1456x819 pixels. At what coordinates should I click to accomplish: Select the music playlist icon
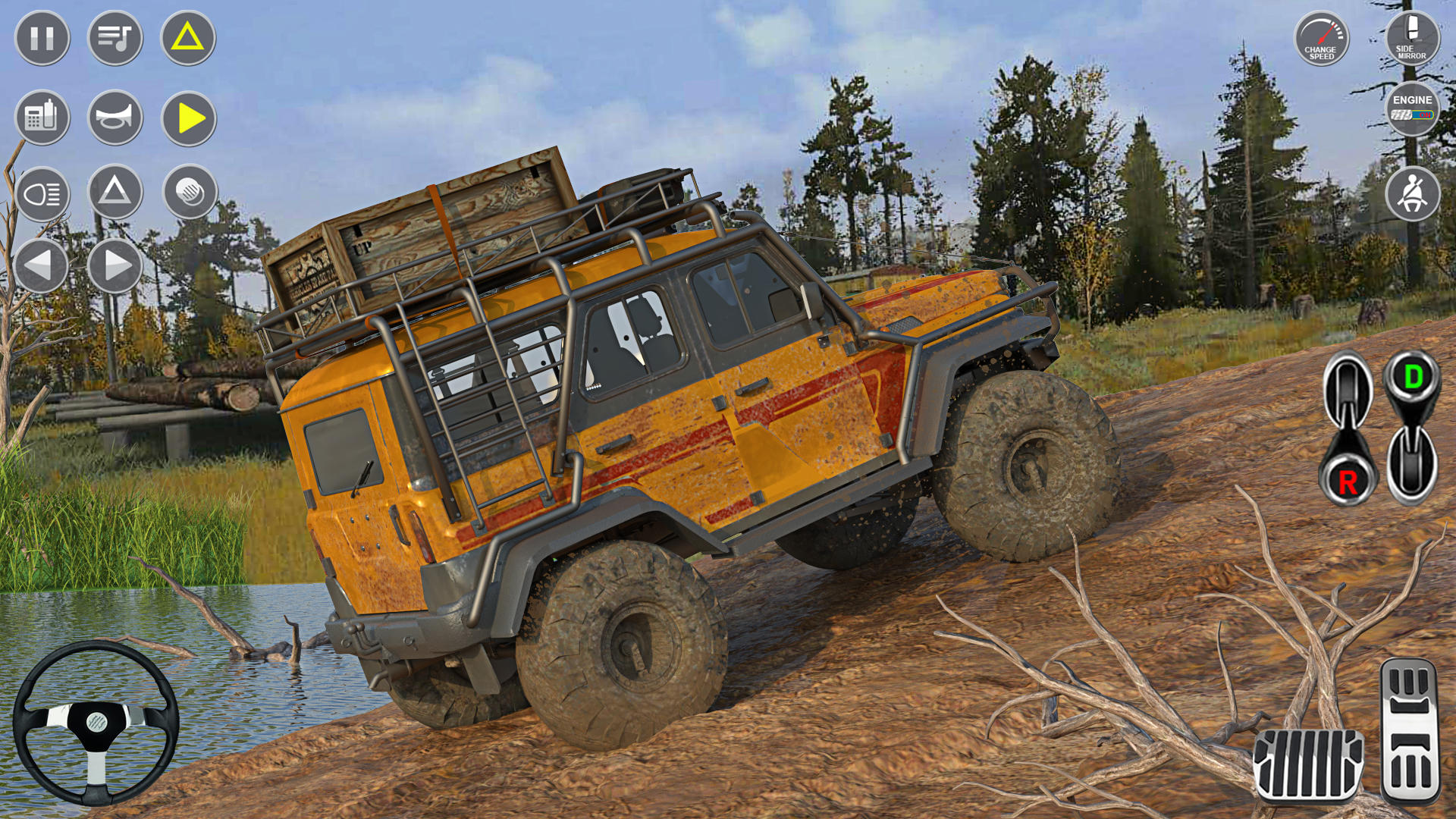(114, 36)
